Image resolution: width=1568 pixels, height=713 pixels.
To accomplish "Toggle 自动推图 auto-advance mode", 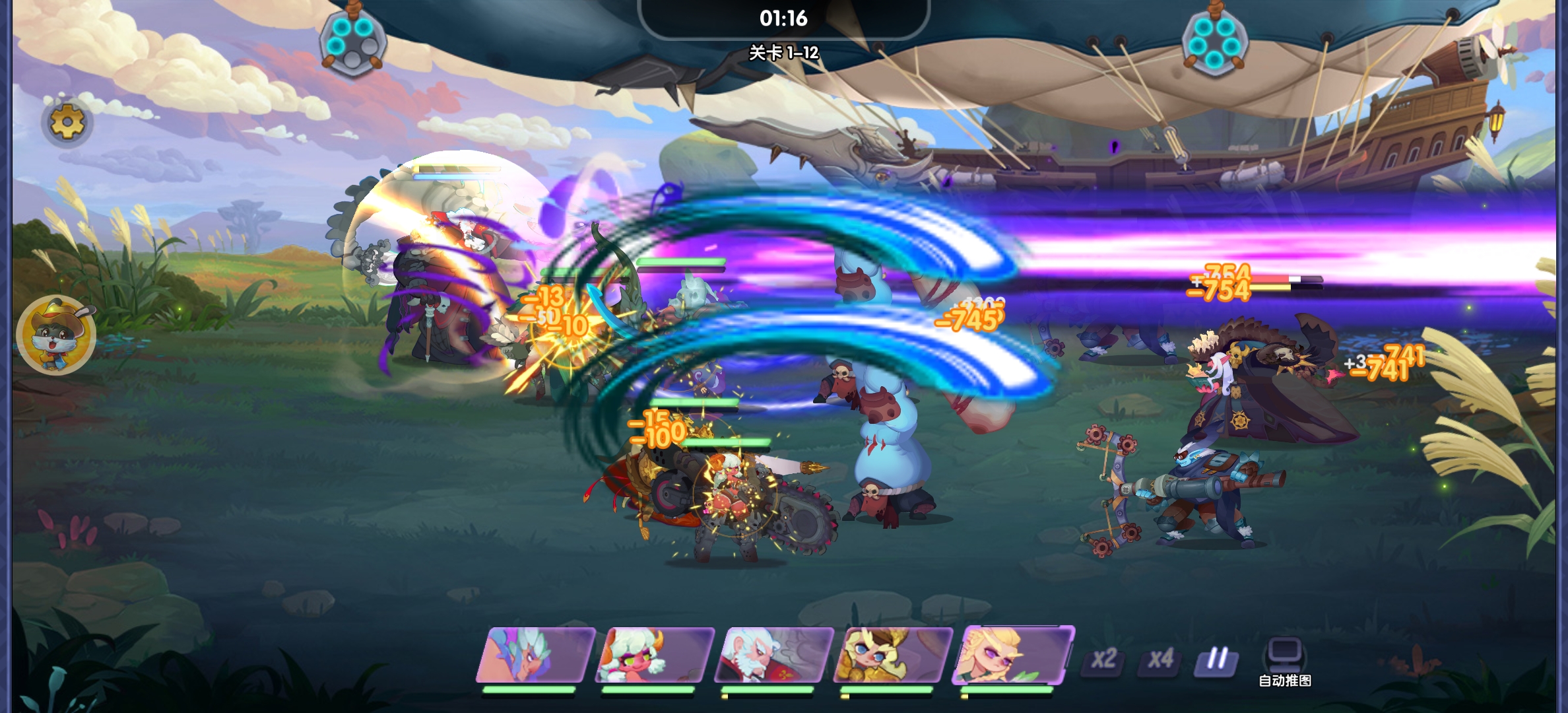I will point(1284,662).
